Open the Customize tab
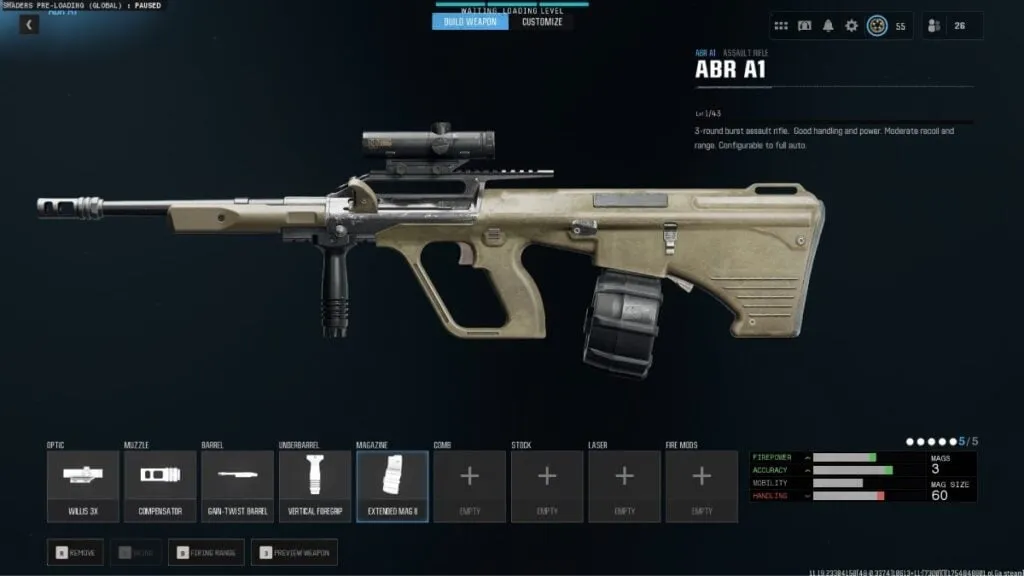This screenshot has width=1024, height=576. (541, 22)
